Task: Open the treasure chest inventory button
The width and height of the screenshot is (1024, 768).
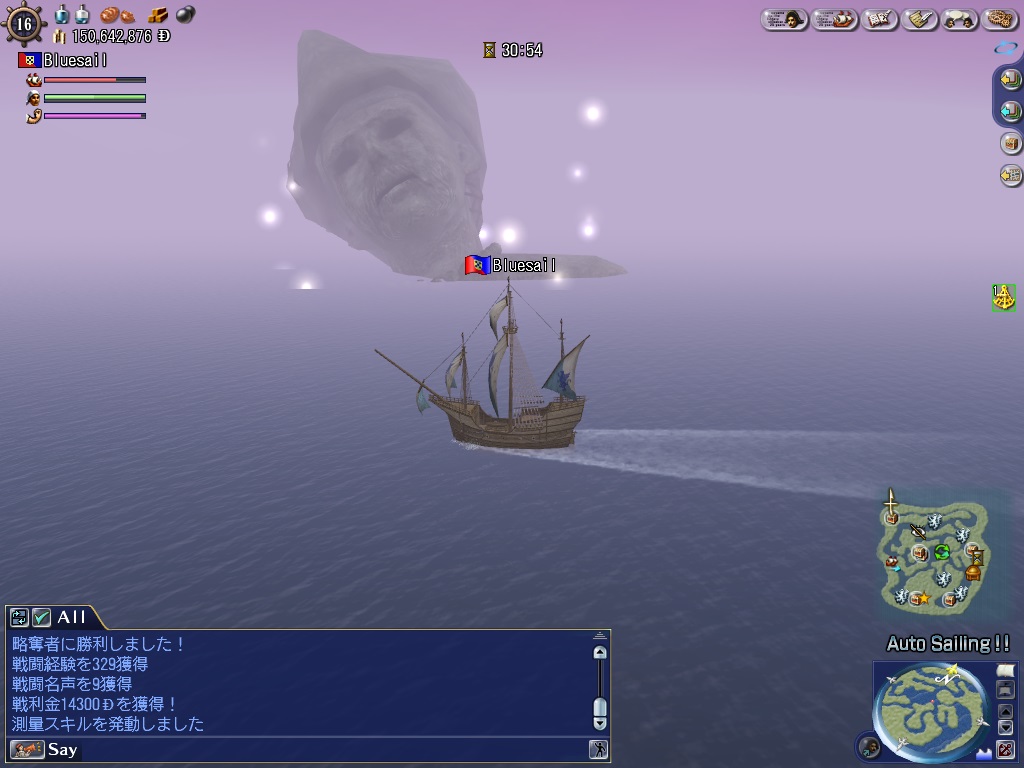Action: tap(1010, 143)
